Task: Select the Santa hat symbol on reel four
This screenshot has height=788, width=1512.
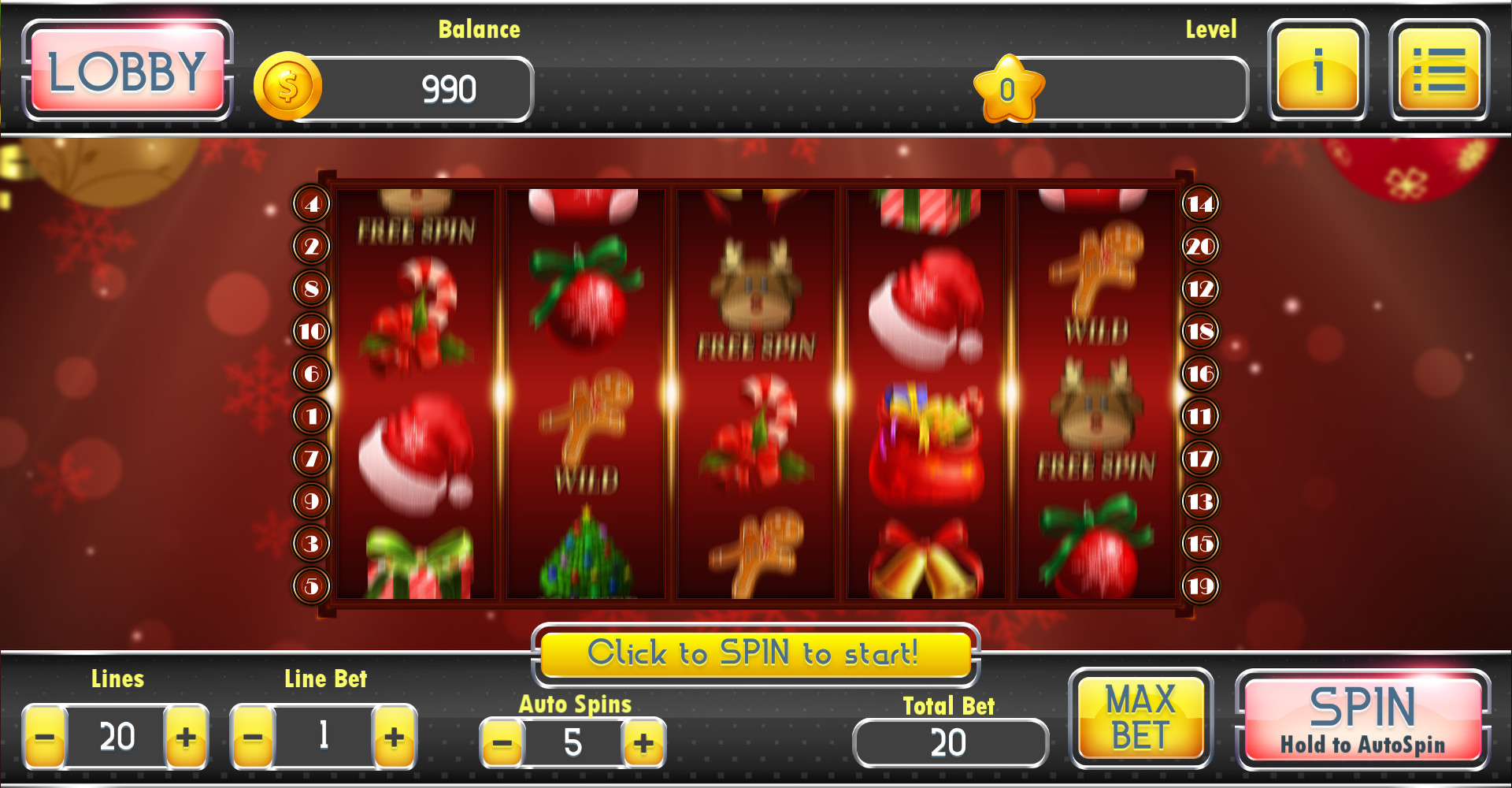Action: tap(925, 307)
